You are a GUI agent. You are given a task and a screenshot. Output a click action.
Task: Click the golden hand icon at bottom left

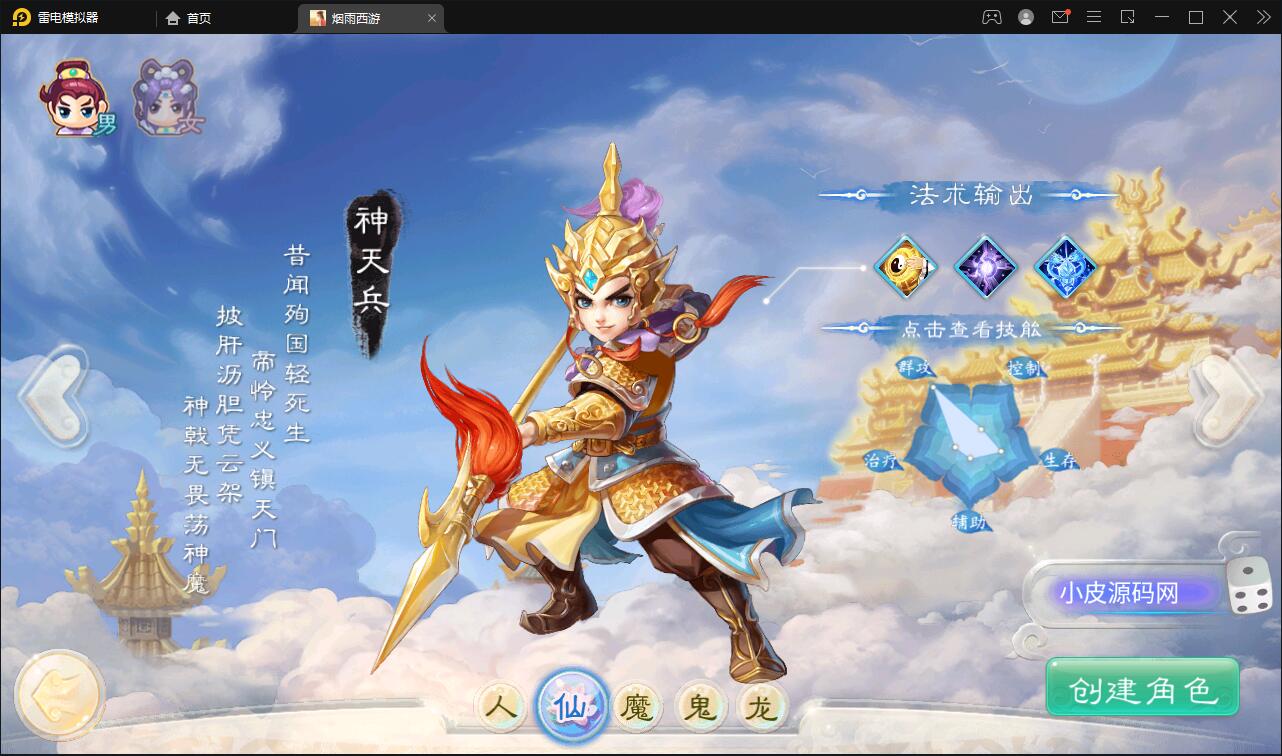coord(58,692)
